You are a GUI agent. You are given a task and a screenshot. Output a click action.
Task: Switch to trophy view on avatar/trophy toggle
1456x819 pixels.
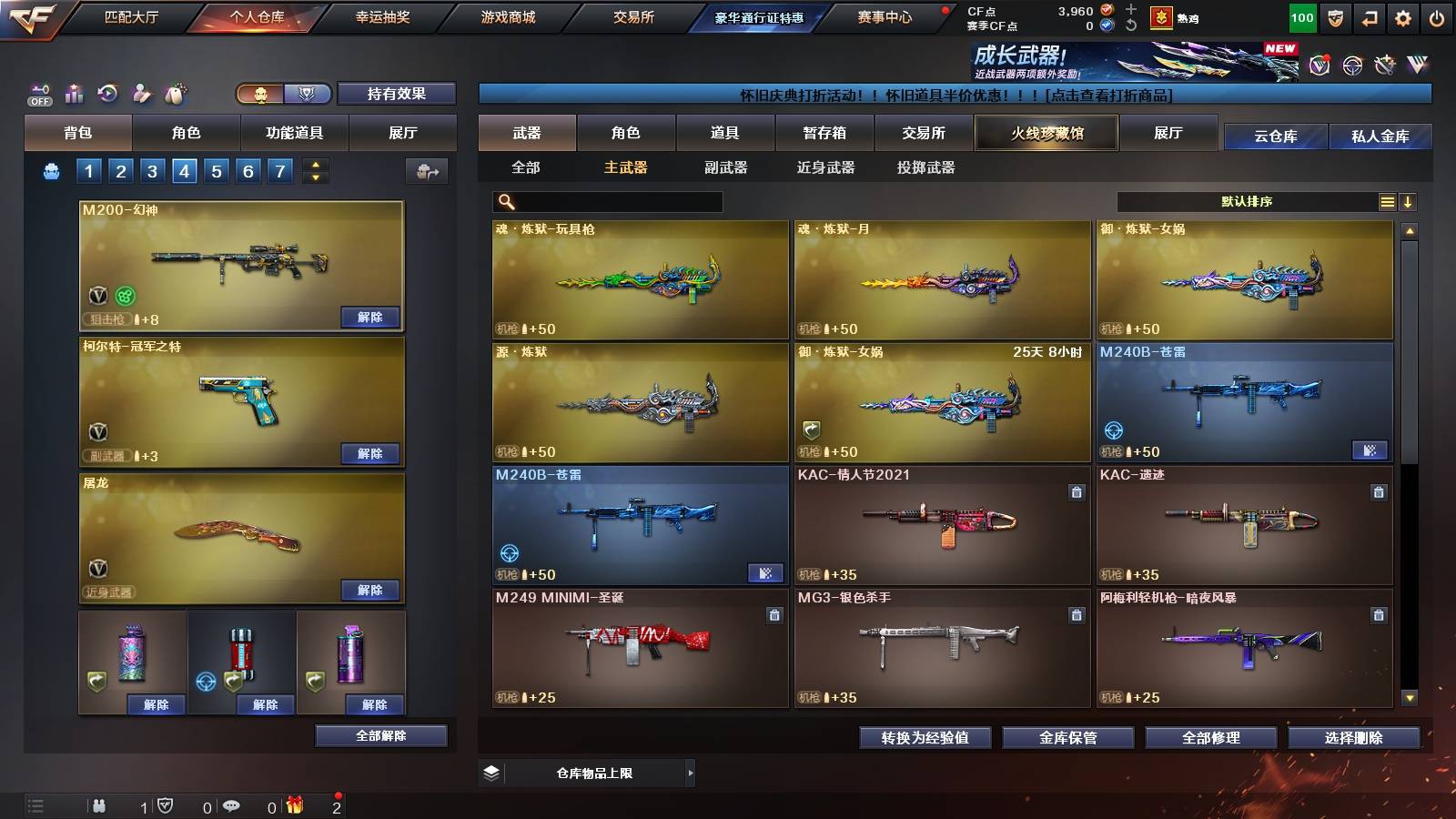pos(307,94)
